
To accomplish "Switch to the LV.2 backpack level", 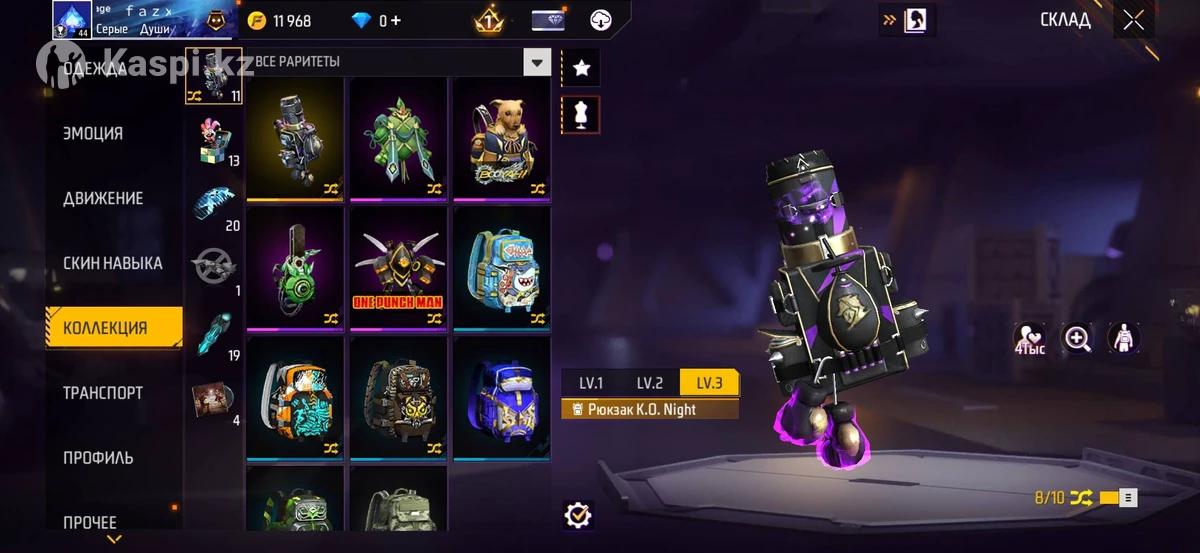I will (650, 382).
